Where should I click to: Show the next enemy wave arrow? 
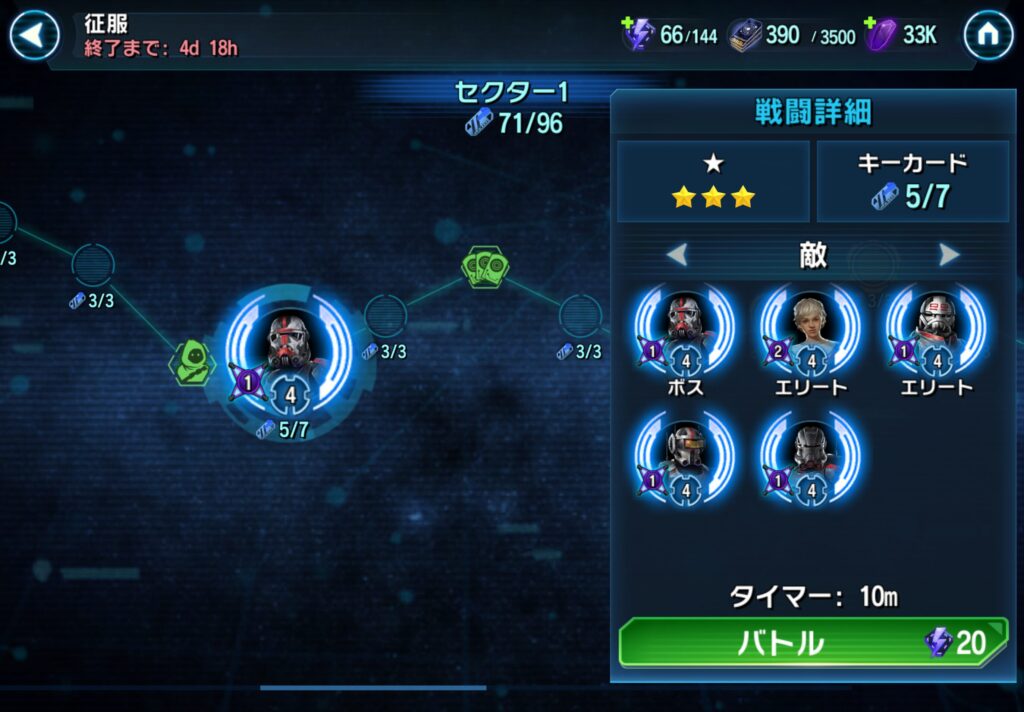(949, 255)
